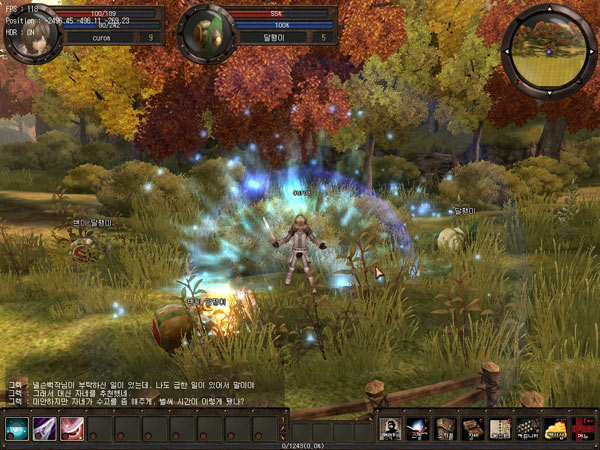Activate the teal glowing orb skill
Viewport: 600px width, 450px height.
[17, 428]
